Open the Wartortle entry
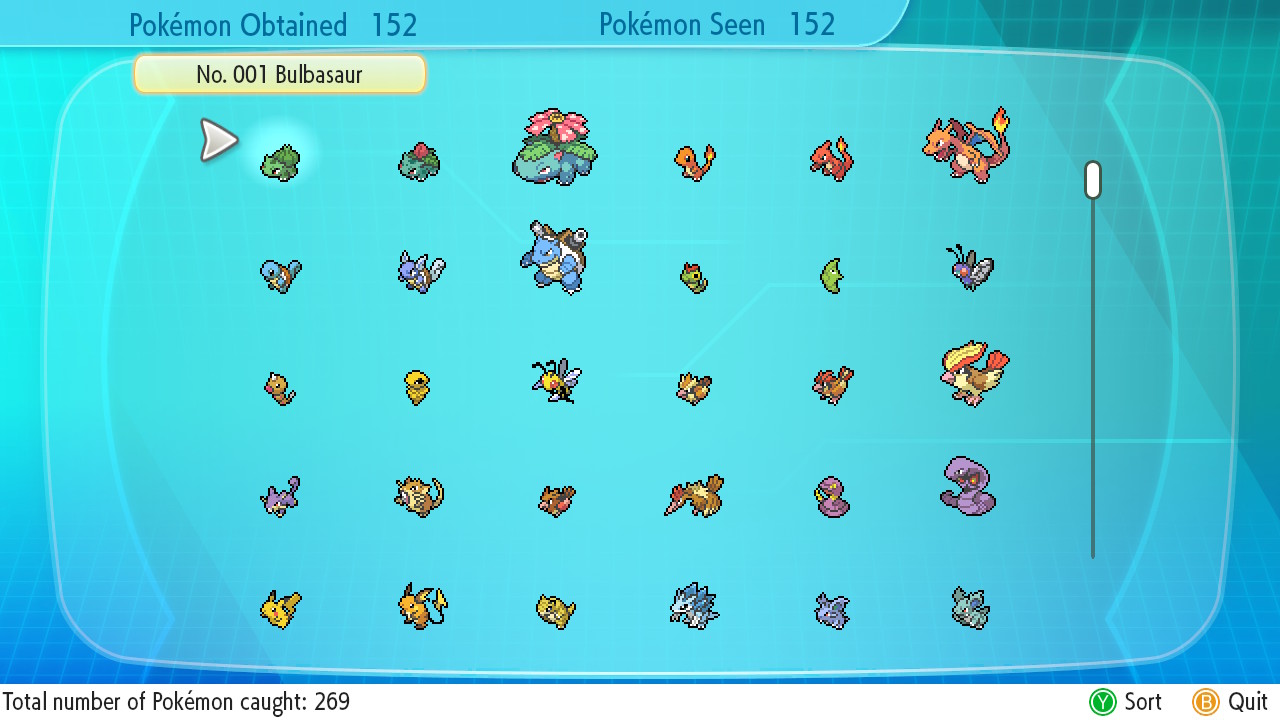Viewport: 1280px width, 720px height. pyautogui.click(x=420, y=271)
